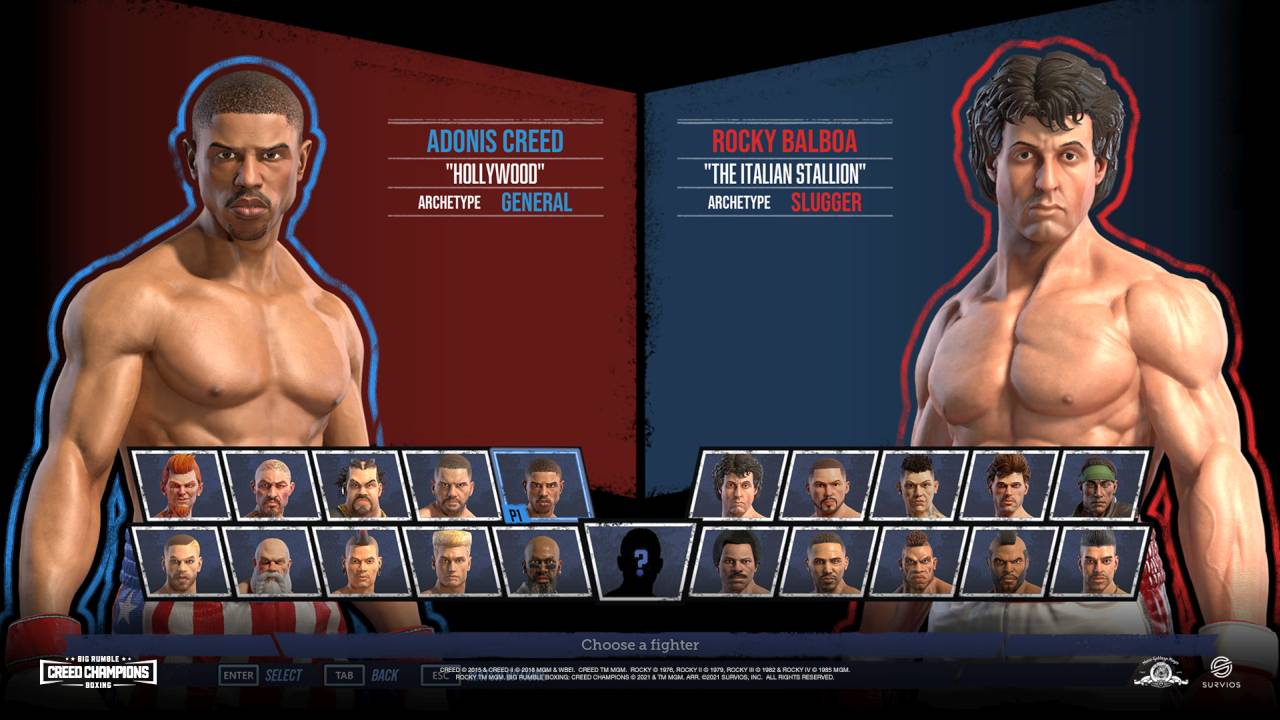1280x720 pixels.
Task: Select the mystery question-mark fighter
Action: coord(641,563)
